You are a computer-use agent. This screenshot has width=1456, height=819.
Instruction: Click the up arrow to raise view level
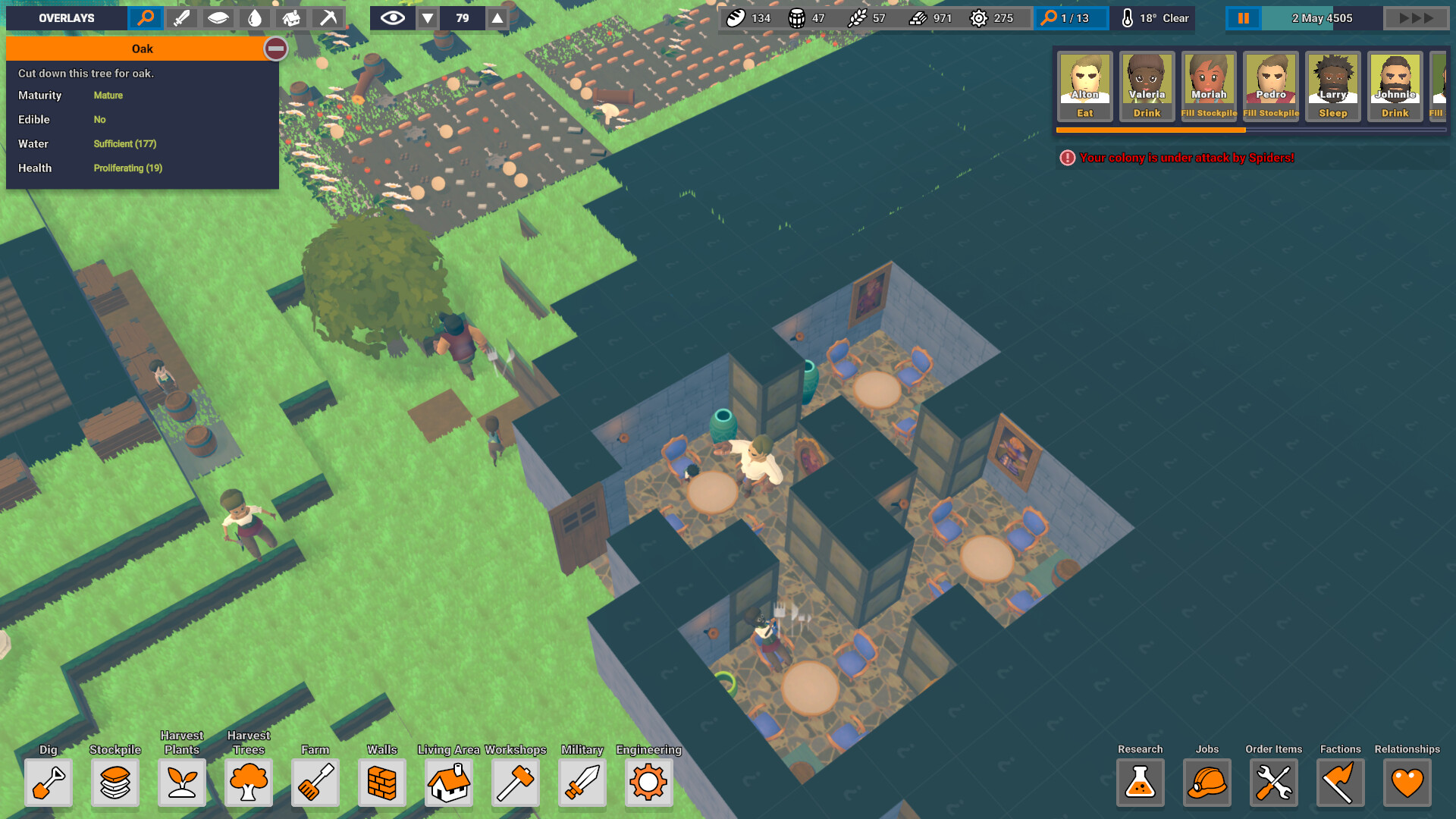(497, 17)
